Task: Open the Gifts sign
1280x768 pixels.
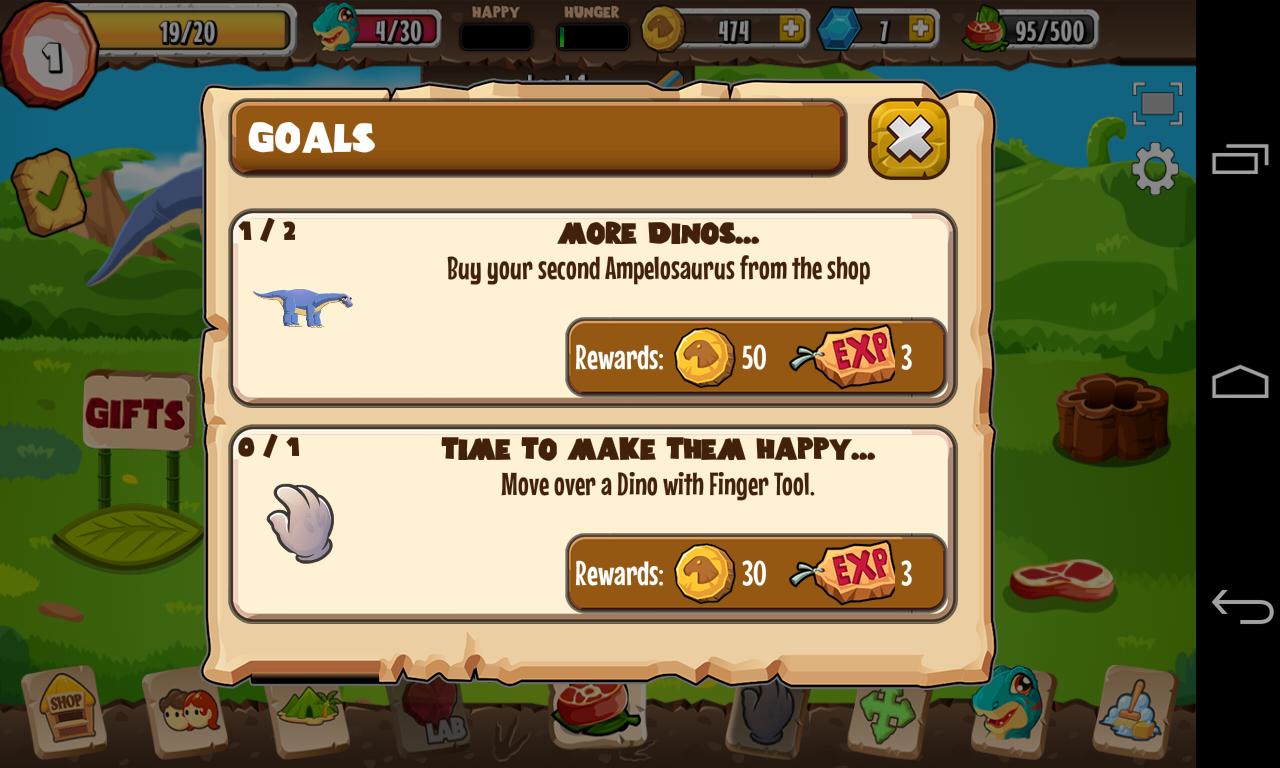Action: (x=136, y=412)
